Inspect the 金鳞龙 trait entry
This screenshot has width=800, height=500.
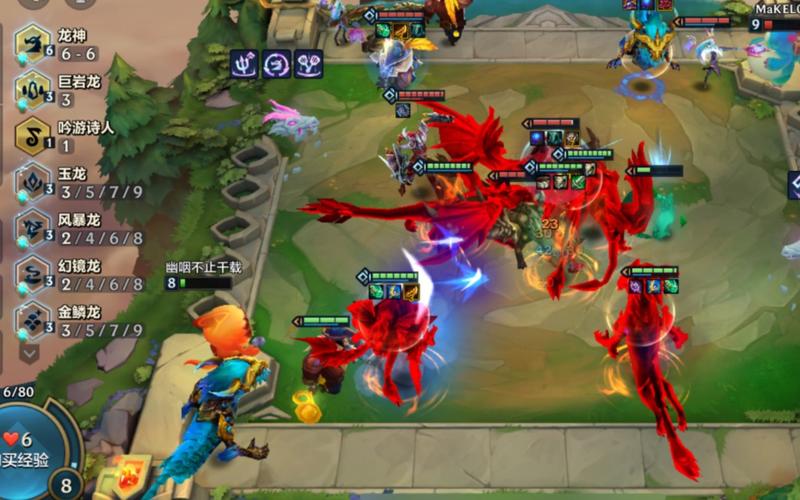click(34, 320)
